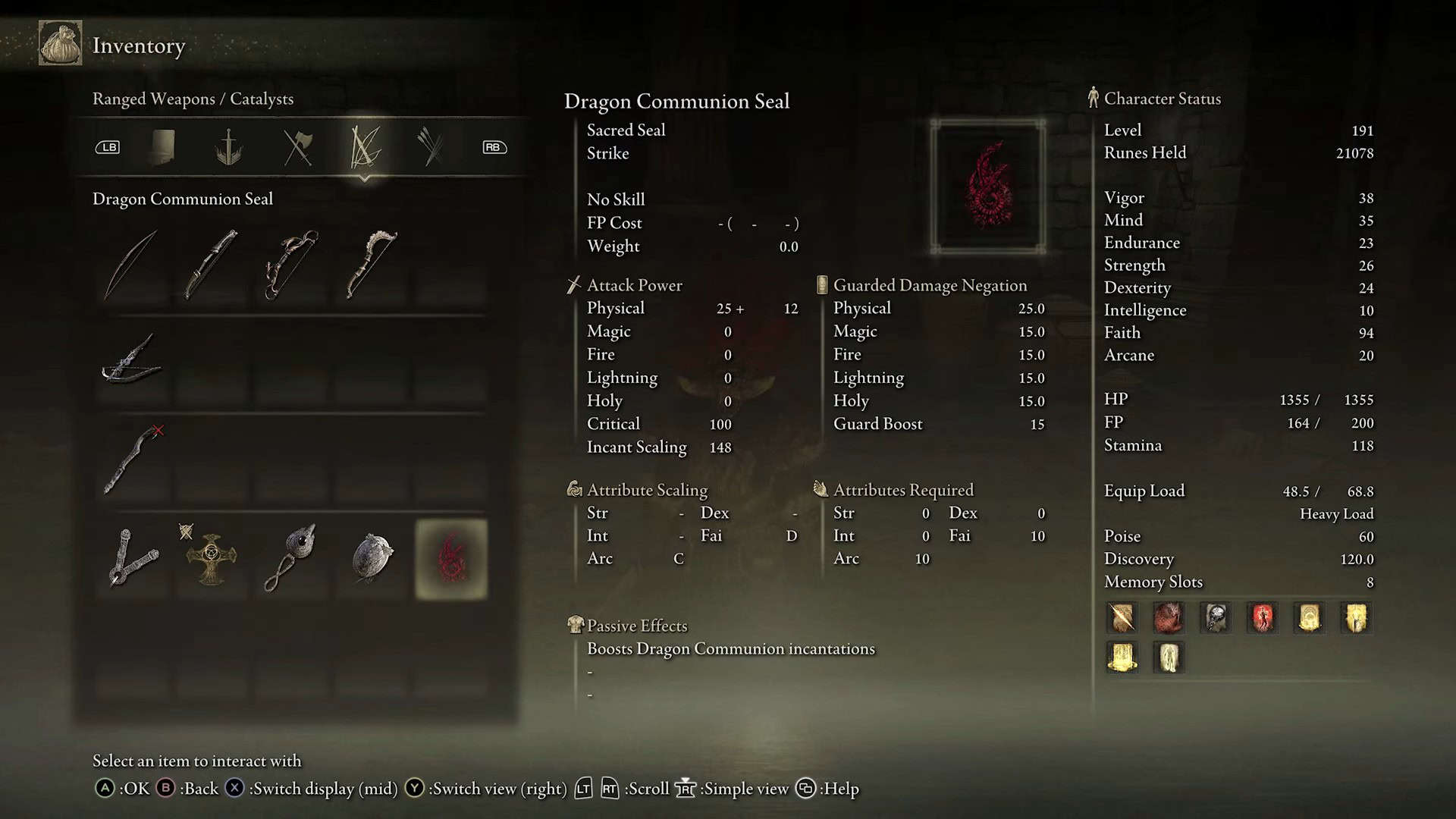Select the red dragon claw incantation icon
Image resolution: width=1456 pixels, height=819 pixels.
[x=1169, y=618]
